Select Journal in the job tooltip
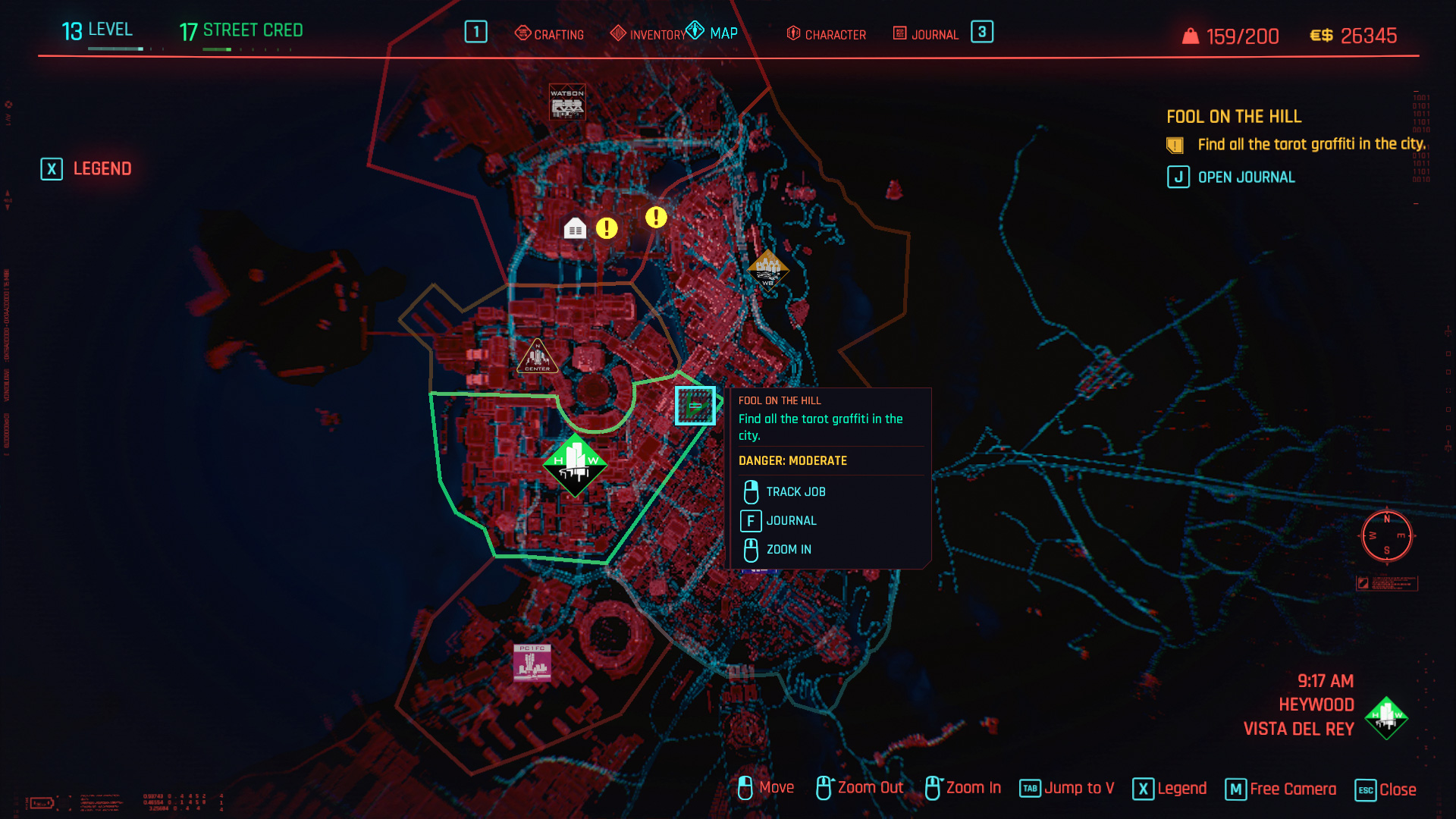 coord(791,521)
